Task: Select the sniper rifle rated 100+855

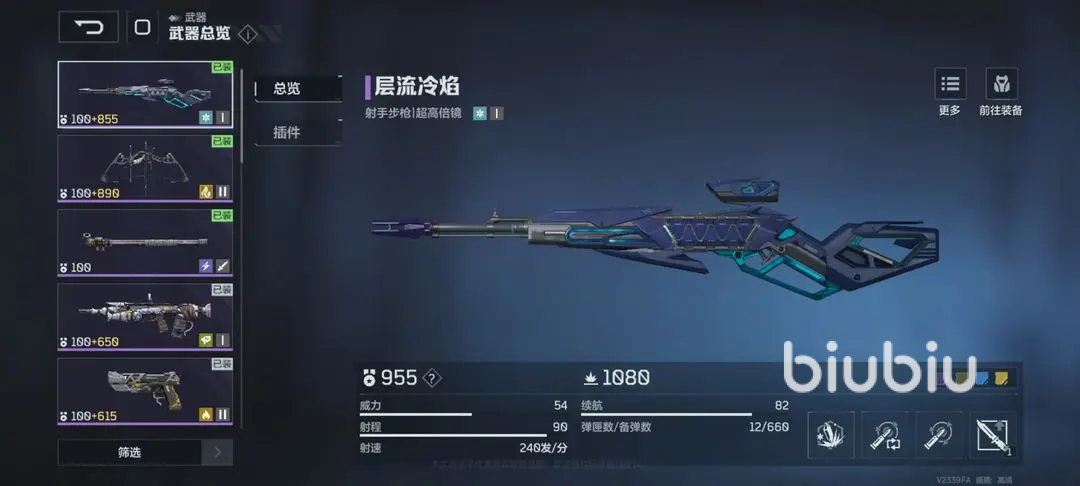Action: tap(145, 94)
